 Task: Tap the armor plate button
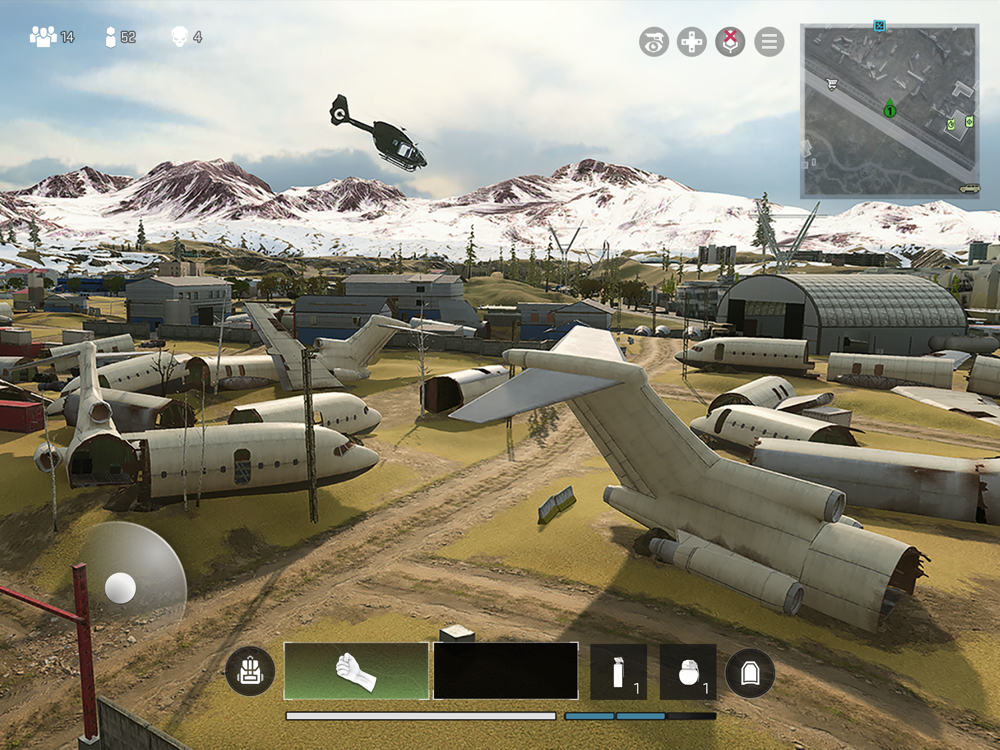750,672
